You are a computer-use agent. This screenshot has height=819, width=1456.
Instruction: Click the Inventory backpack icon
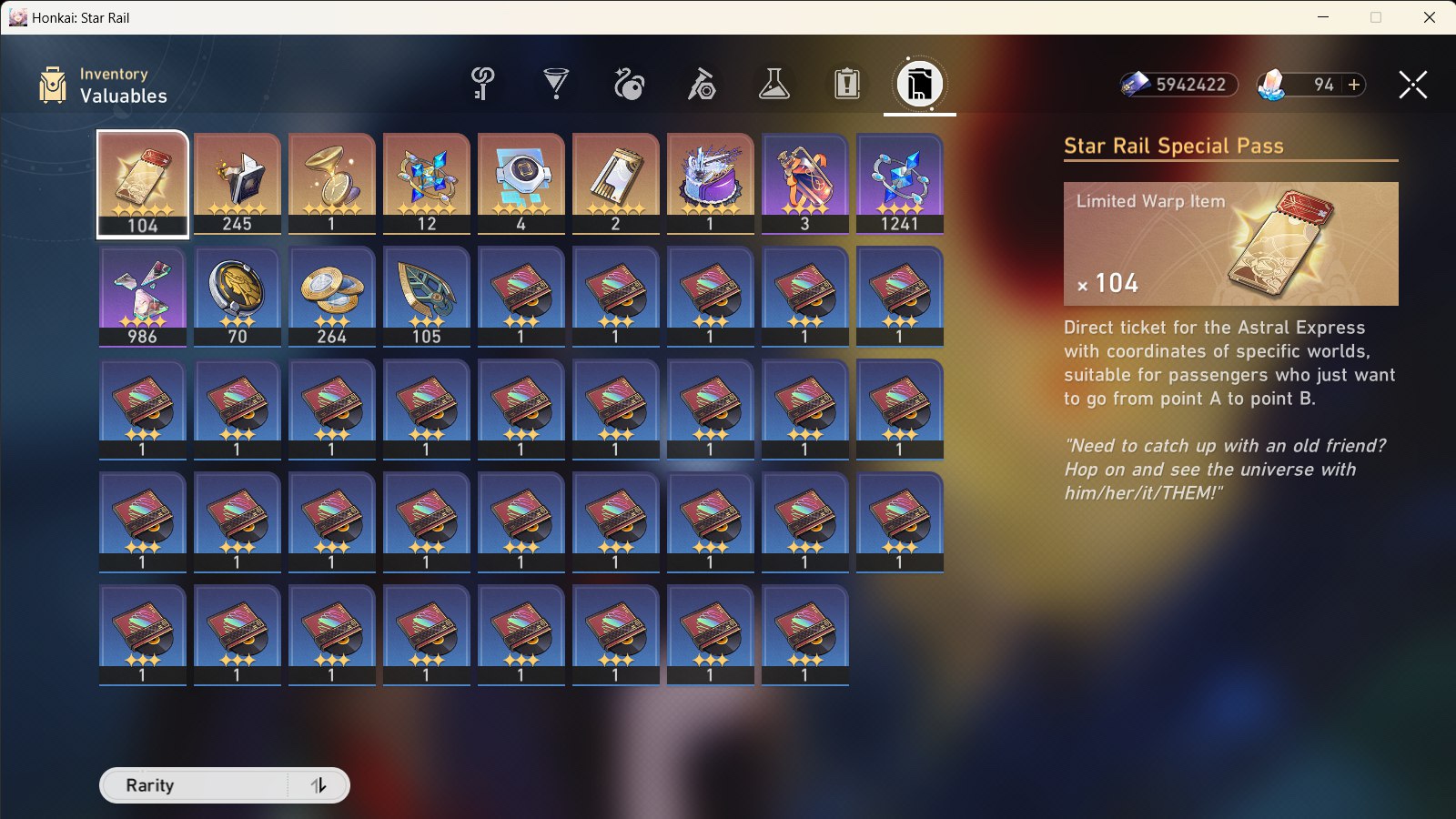[x=52, y=85]
